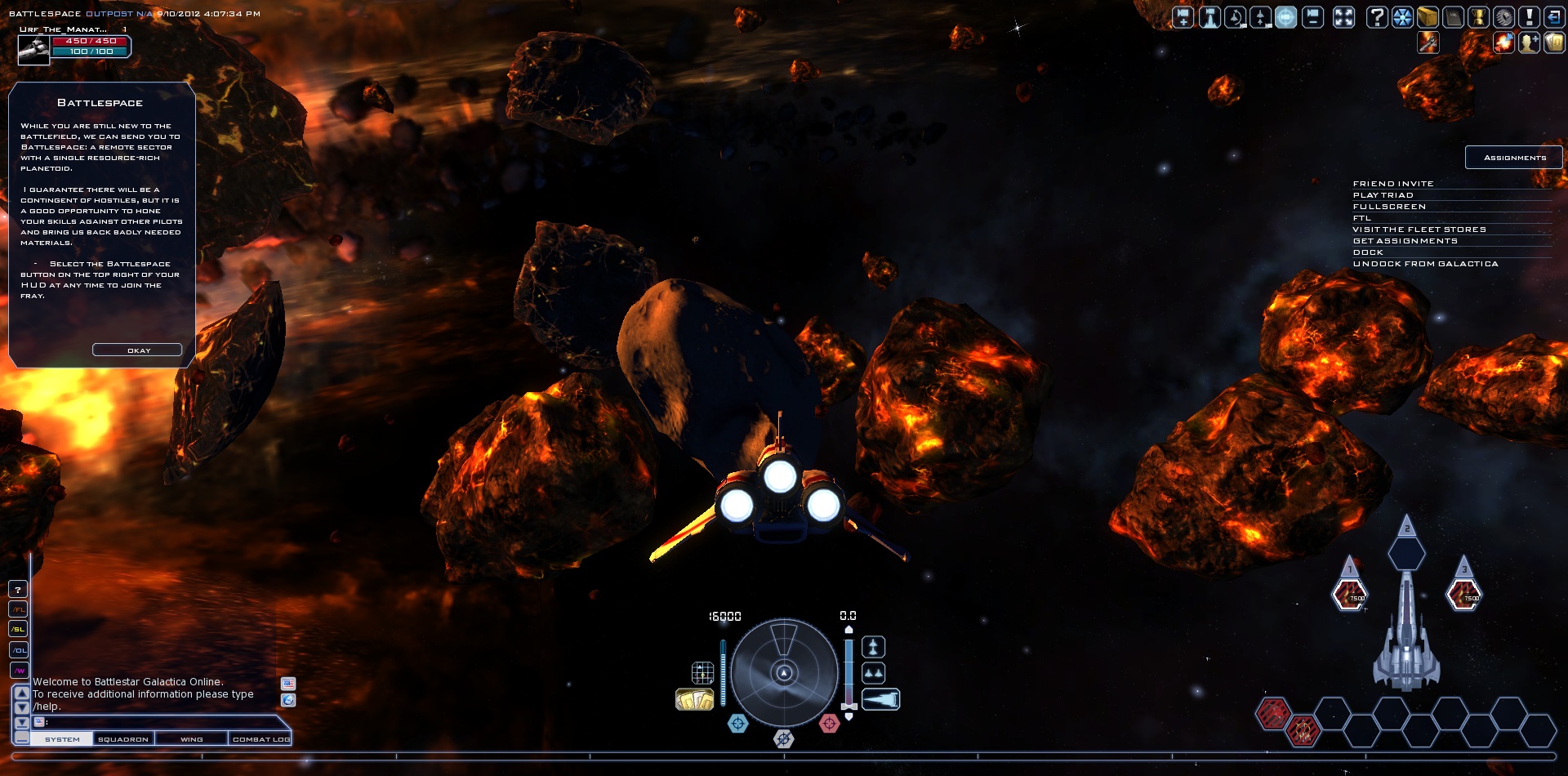The height and width of the screenshot is (776, 1568).
Task: Open the trophy achievements icon
Action: tap(1478, 16)
